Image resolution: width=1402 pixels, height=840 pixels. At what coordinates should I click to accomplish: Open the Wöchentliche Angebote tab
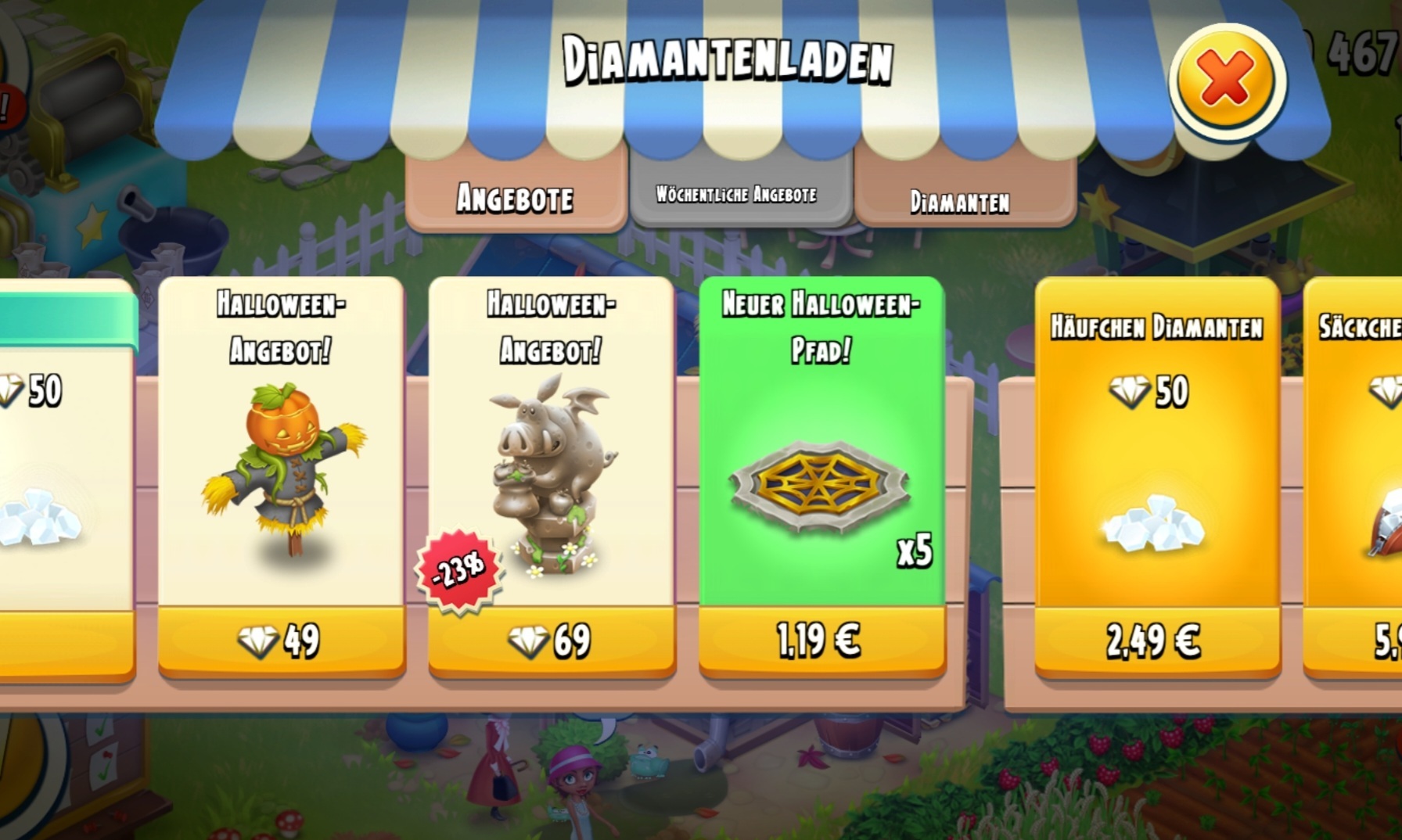click(x=737, y=194)
